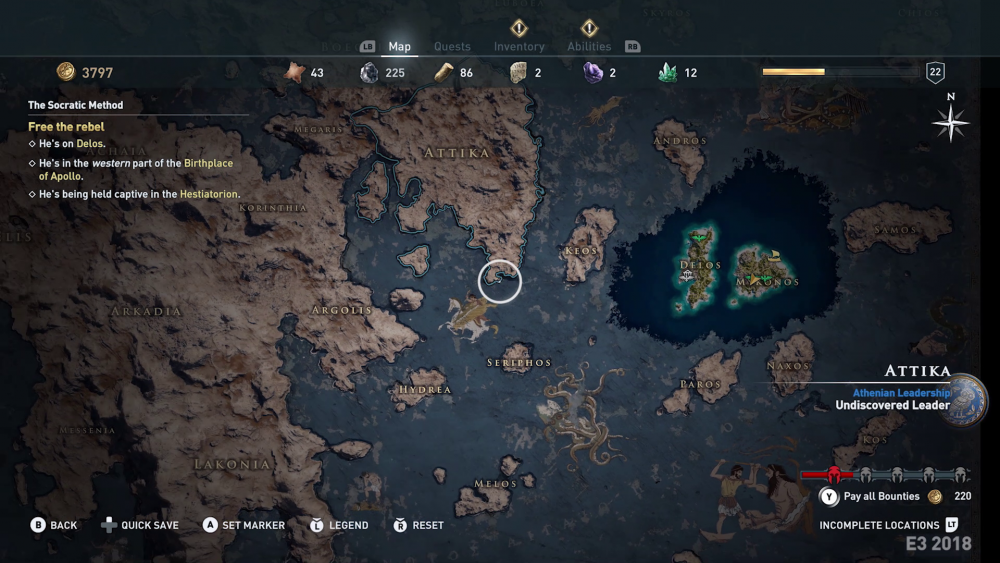The width and height of the screenshot is (1000, 563).
Task: Click the bounty helmet meter
Action: click(x=884, y=475)
